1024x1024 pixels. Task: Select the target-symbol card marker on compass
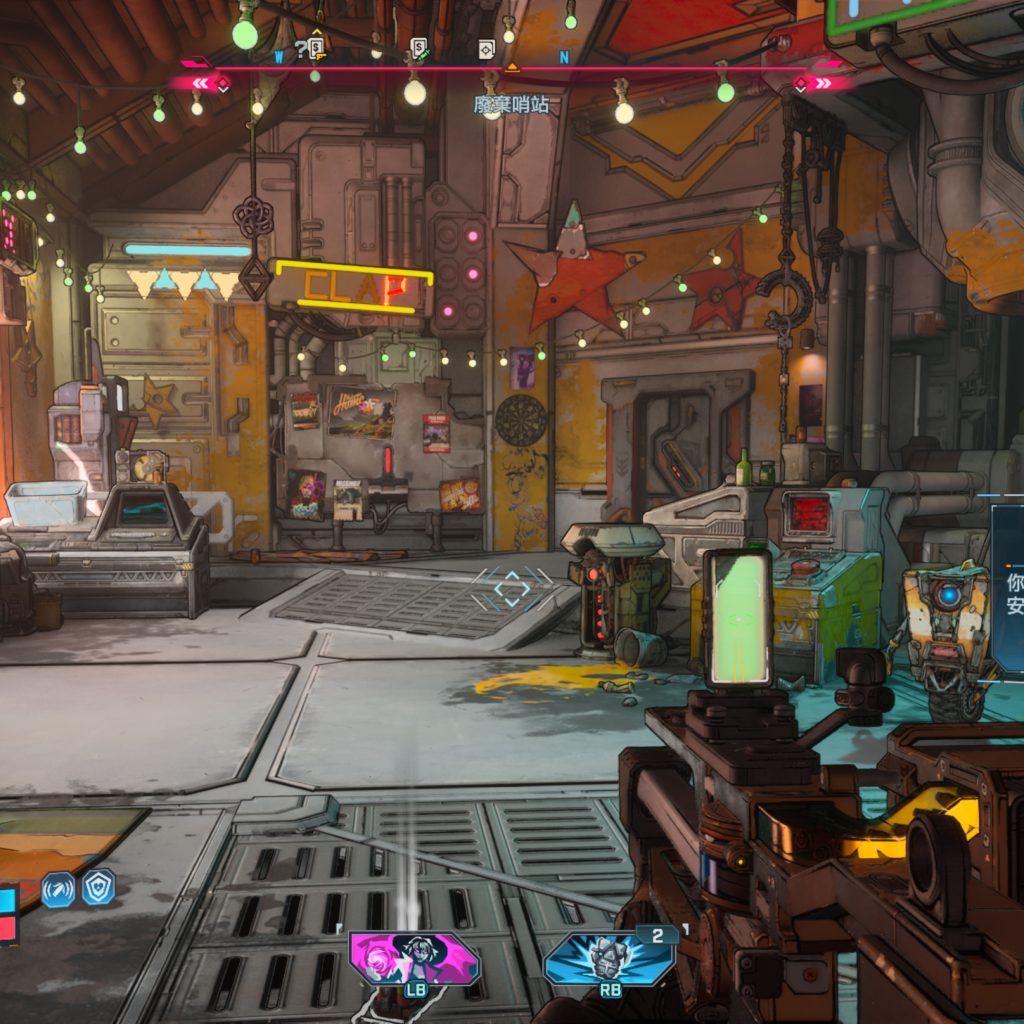pyautogui.click(x=486, y=48)
